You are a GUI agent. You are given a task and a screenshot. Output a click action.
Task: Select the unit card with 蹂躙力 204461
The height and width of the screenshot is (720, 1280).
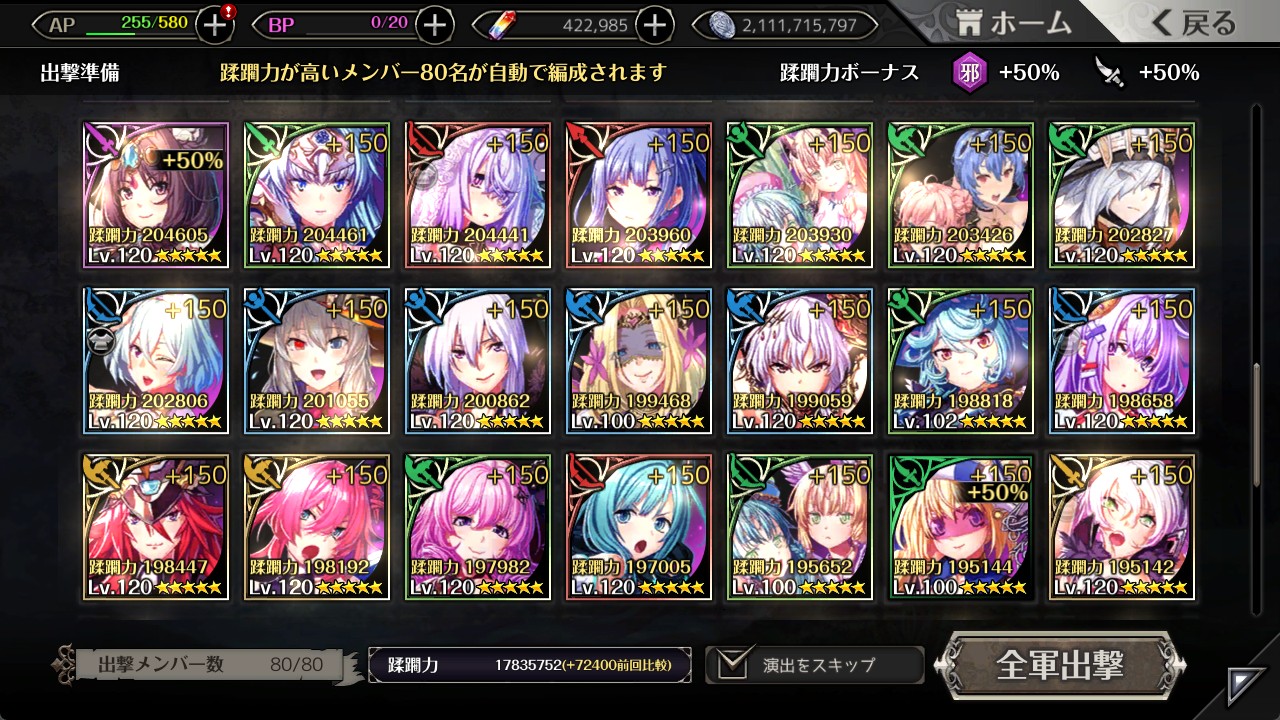point(317,195)
